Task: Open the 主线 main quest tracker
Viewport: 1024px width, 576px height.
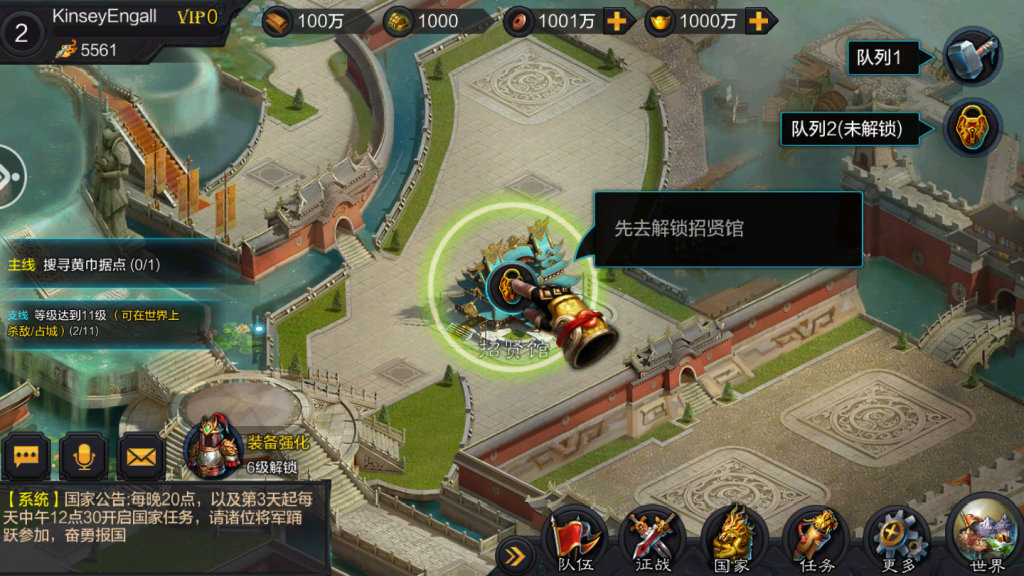Action: pos(100,265)
